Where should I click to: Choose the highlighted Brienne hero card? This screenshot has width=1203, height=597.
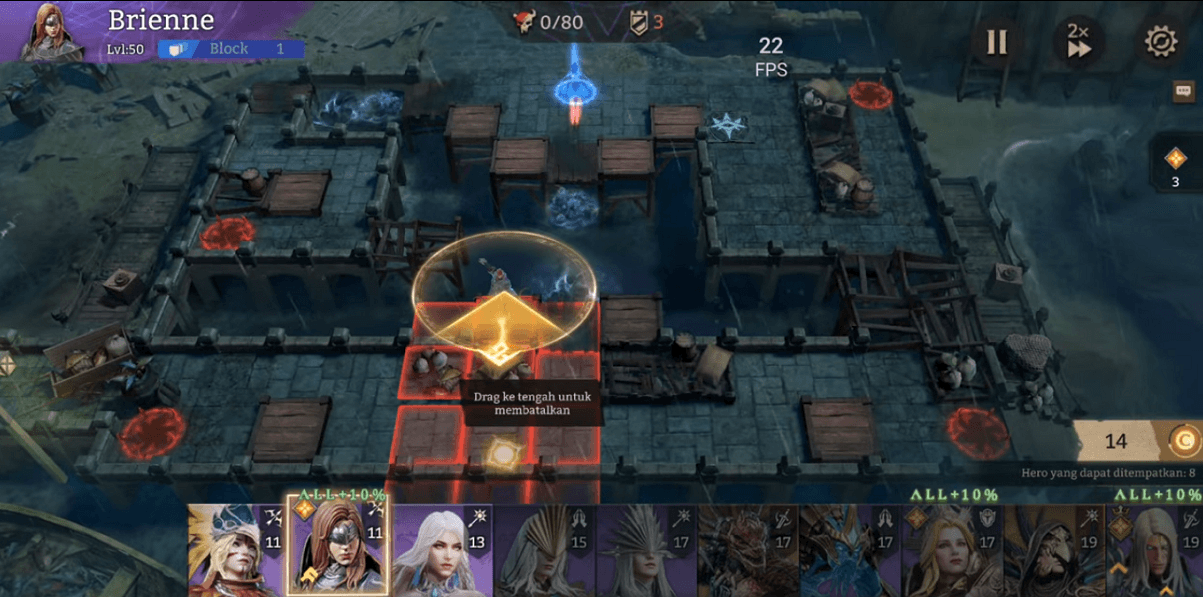coord(337,548)
